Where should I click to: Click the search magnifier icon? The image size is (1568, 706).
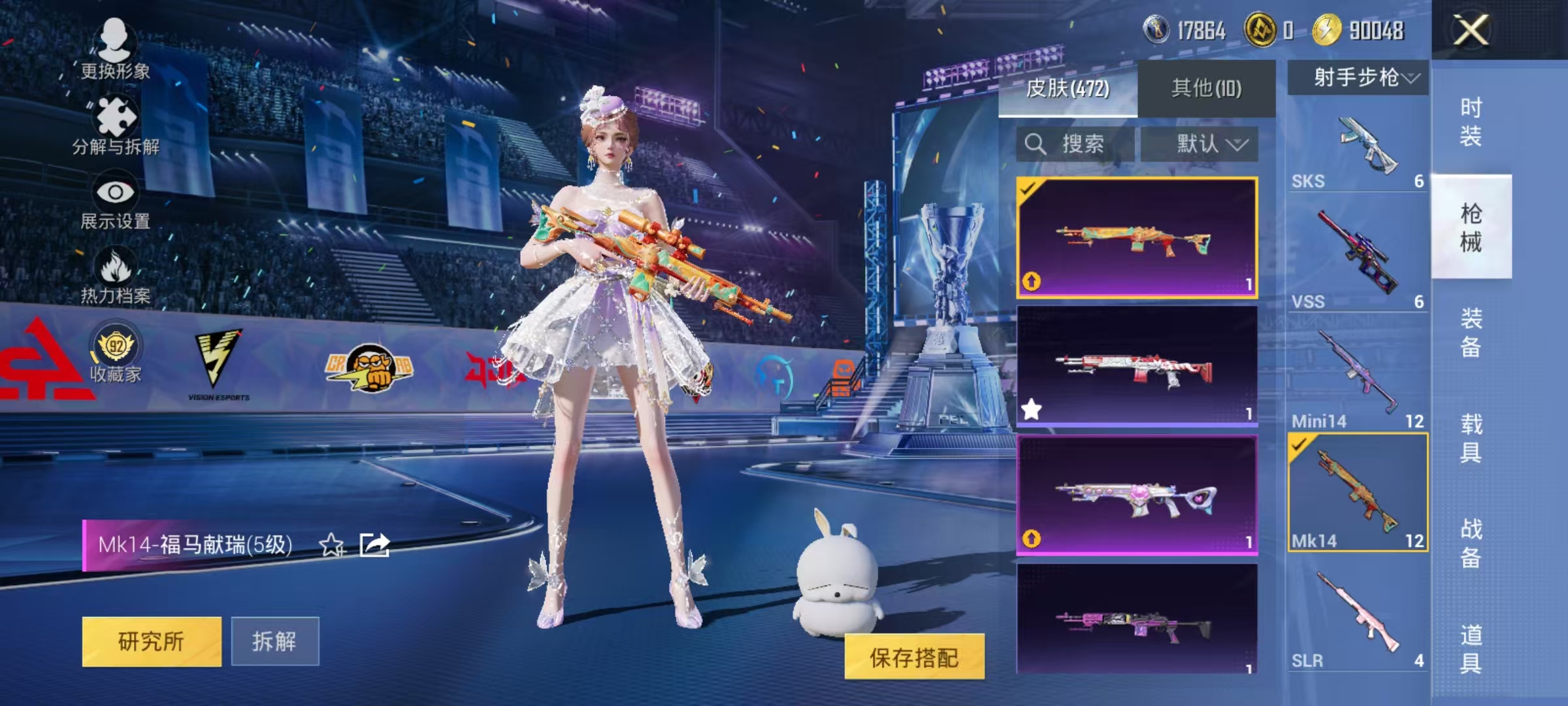[x=1035, y=144]
